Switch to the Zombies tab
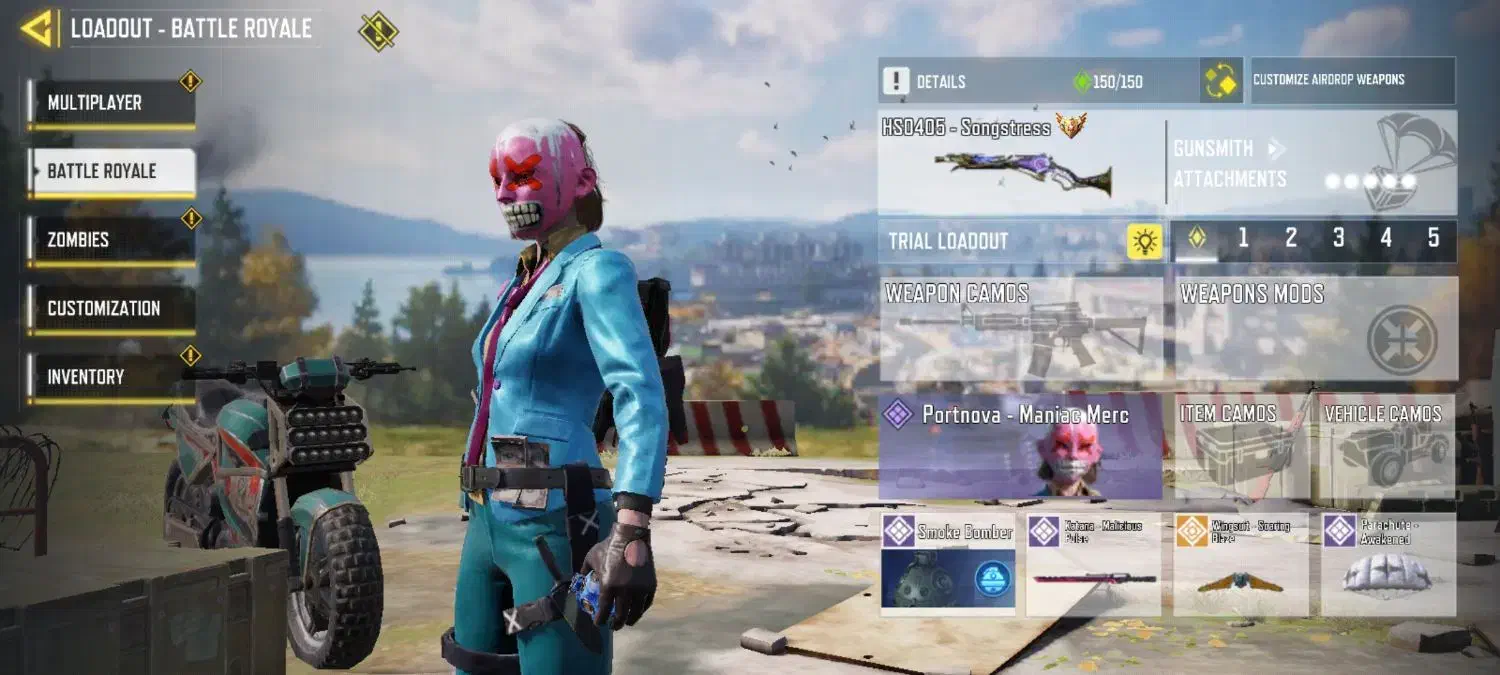This screenshot has height=675, width=1500. click(111, 240)
